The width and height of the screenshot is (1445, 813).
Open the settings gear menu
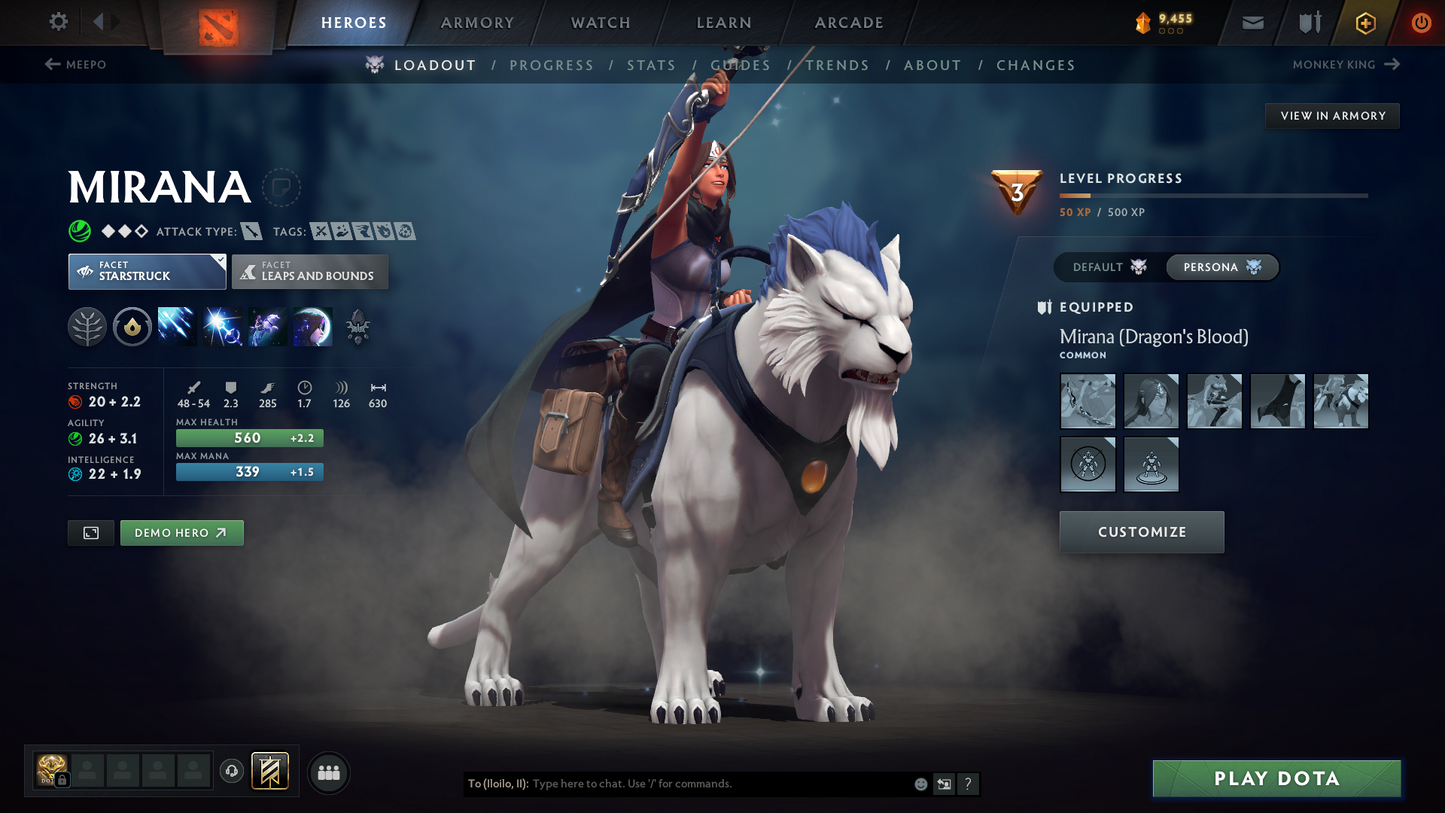tap(58, 22)
